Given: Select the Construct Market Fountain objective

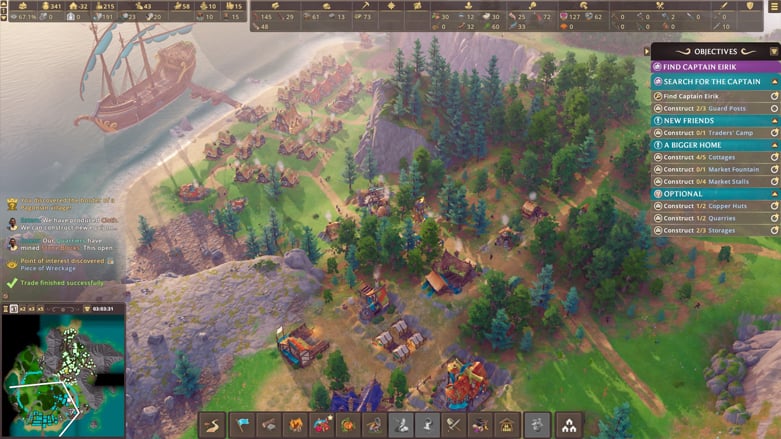Looking at the screenshot, I should (x=712, y=169).
